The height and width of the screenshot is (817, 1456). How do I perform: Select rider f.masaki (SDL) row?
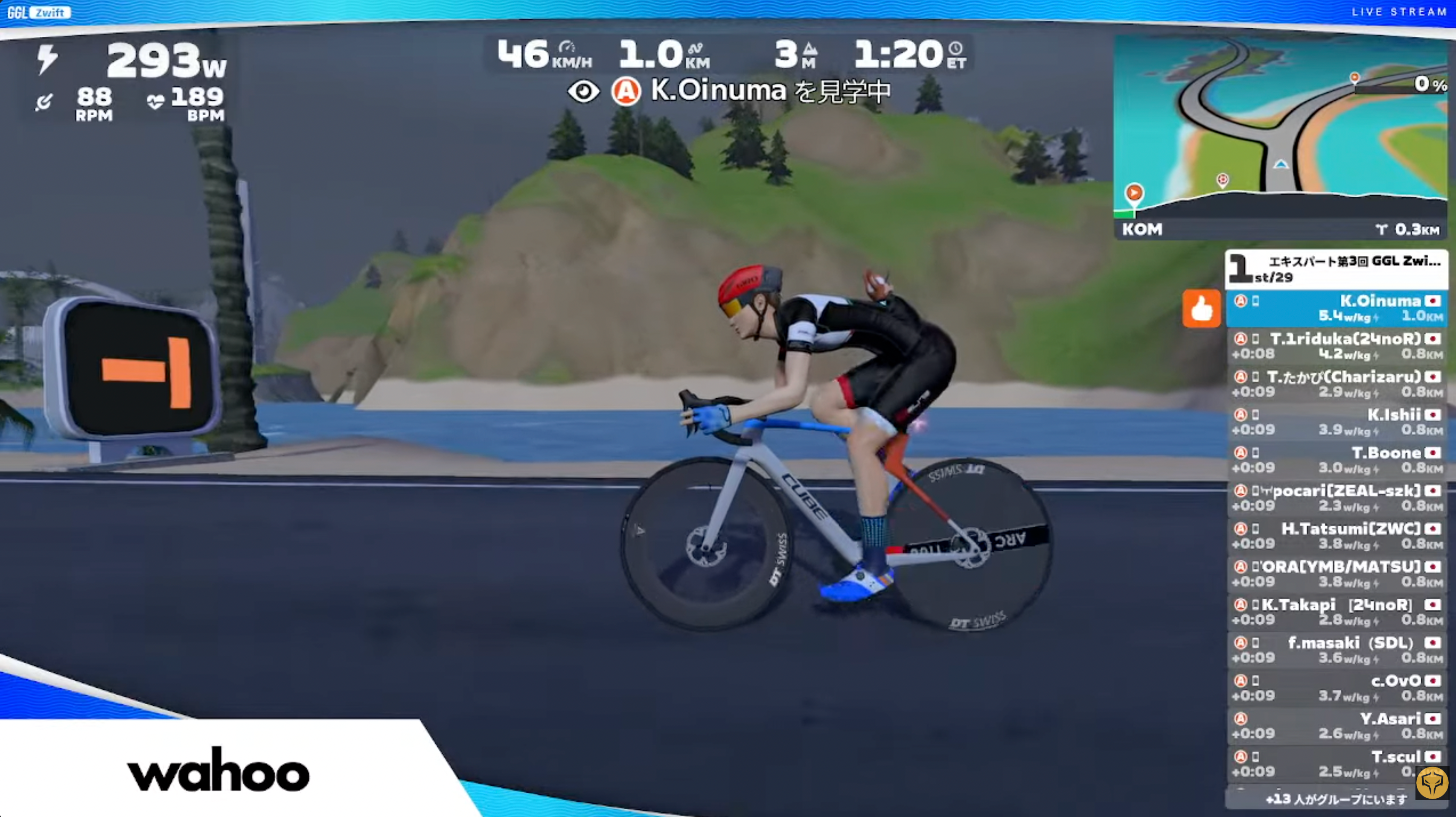coord(1336,650)
